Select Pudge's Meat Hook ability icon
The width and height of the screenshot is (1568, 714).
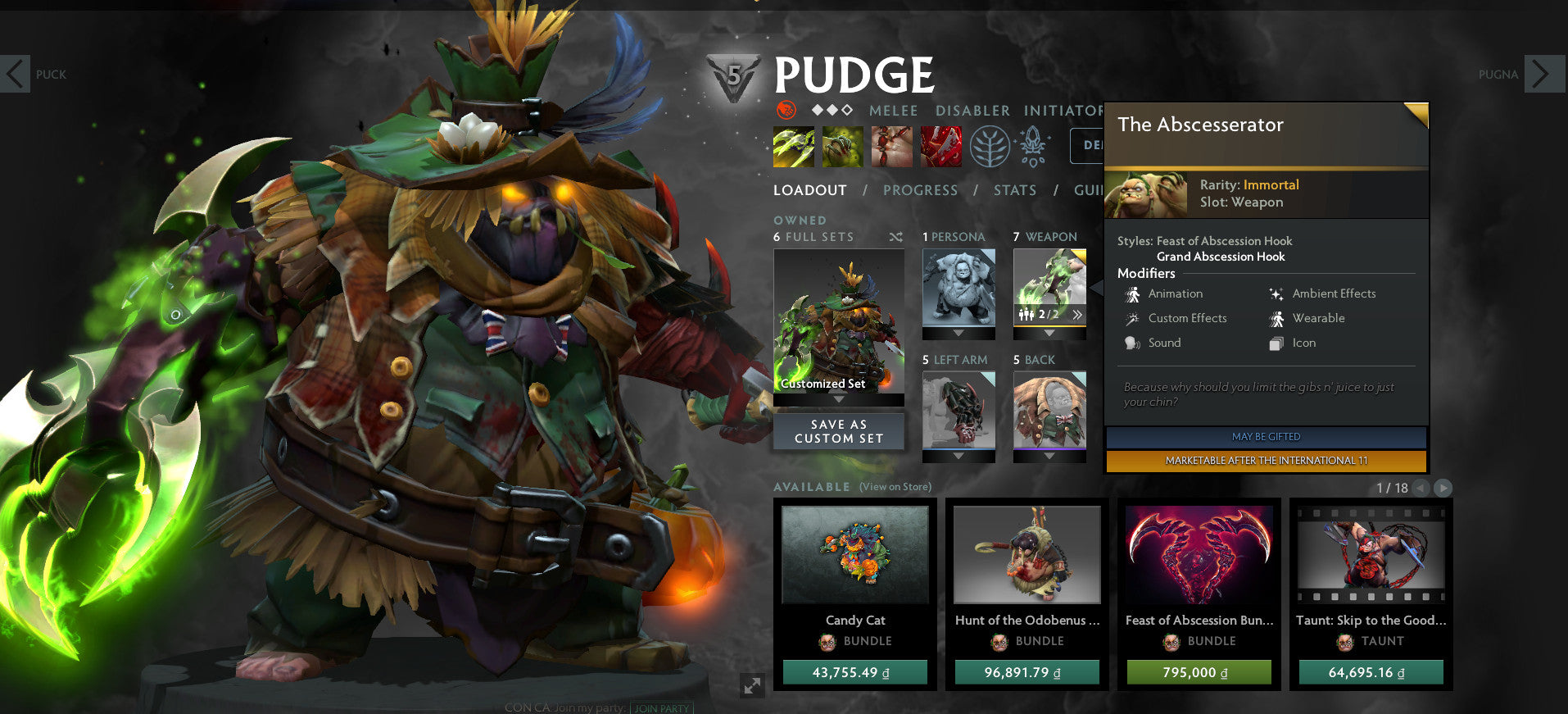(791, 145)
